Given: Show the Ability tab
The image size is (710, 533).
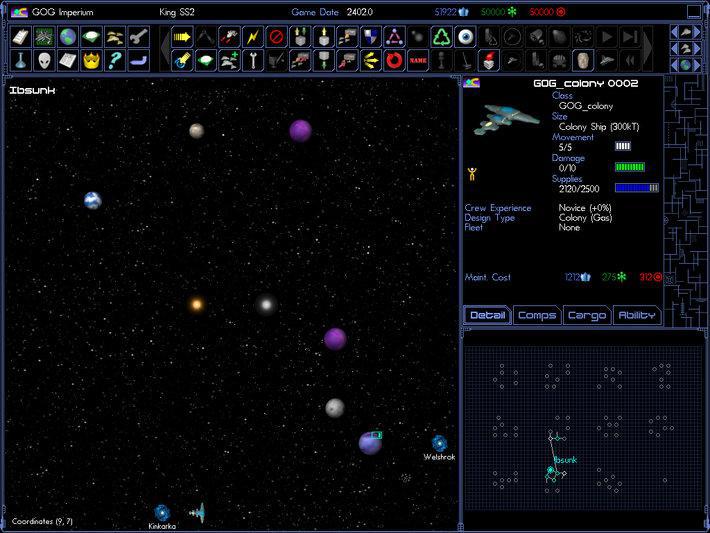Looking at the screenshot, I should point(637,316).
